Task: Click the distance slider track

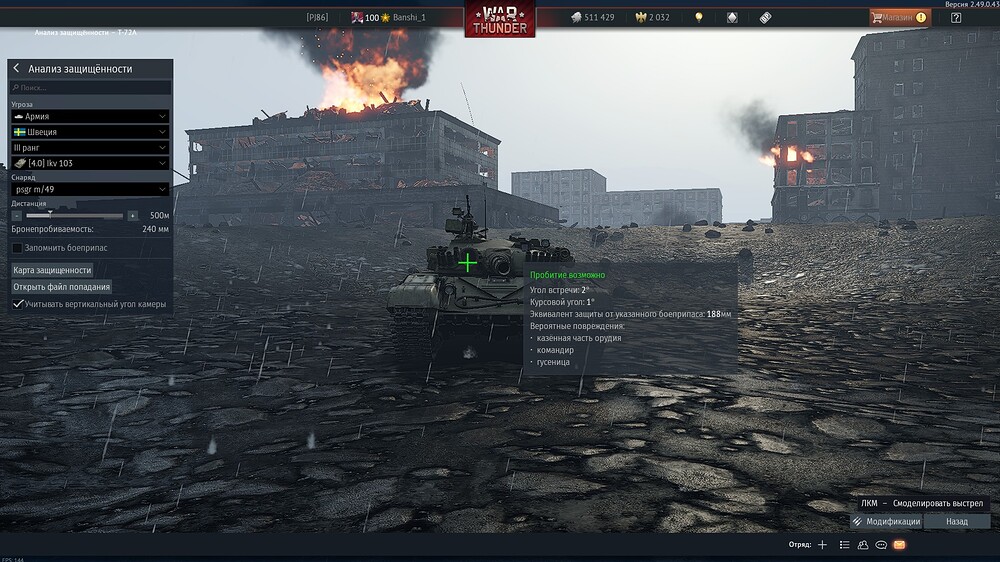Action: pos(75,215)
